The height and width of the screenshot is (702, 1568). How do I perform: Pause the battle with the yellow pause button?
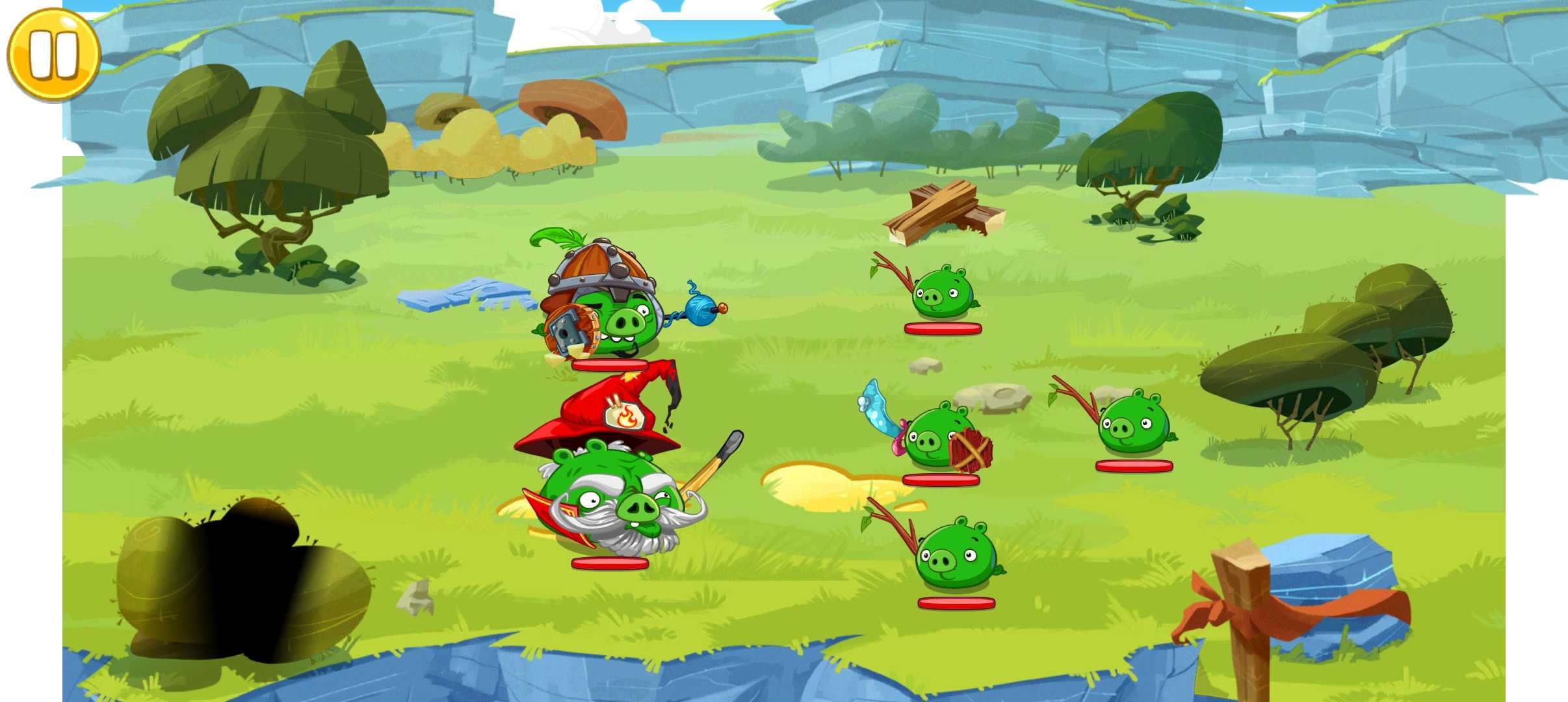tap(53, 55)
